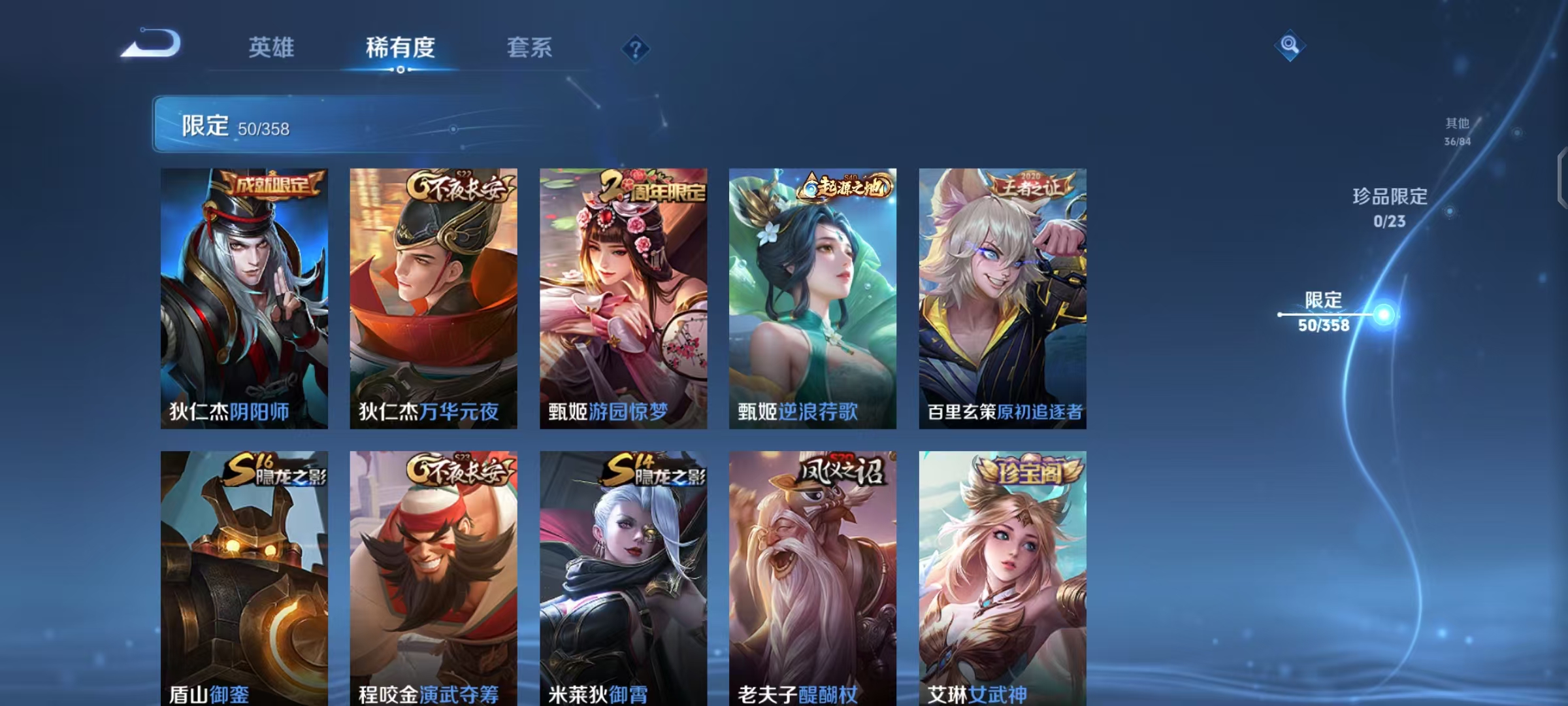The width and height of the screenshot is (1568, 706).
Task: Open the search panel via magnifier icon
Action: [x=1290, y=44]
